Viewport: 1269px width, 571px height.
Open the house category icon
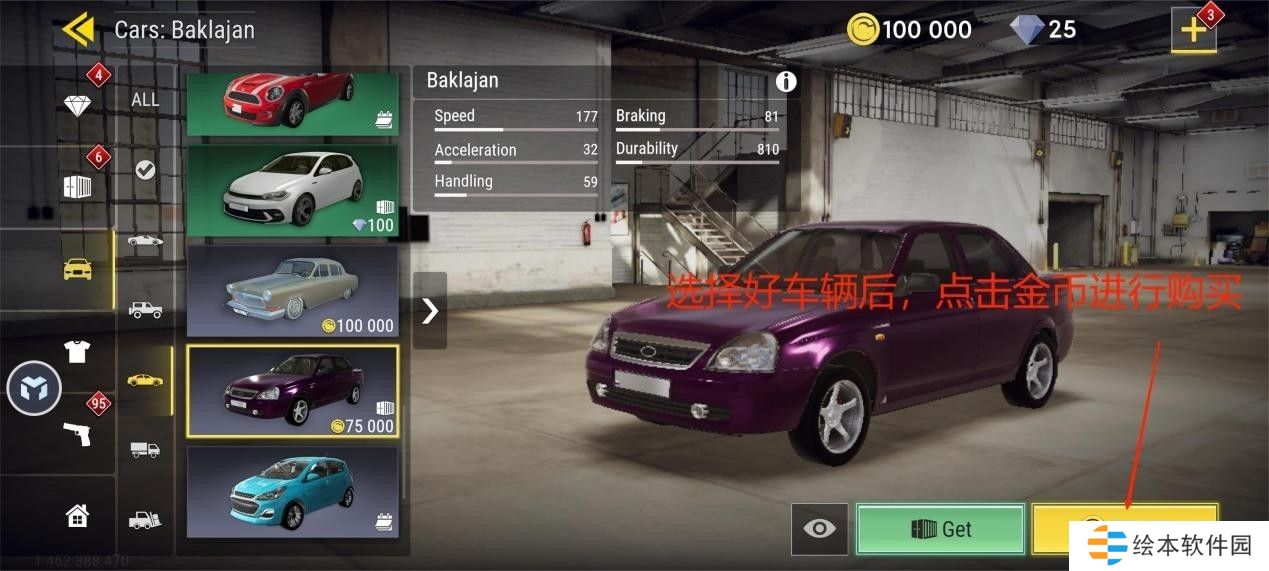(x=77, y=516)
